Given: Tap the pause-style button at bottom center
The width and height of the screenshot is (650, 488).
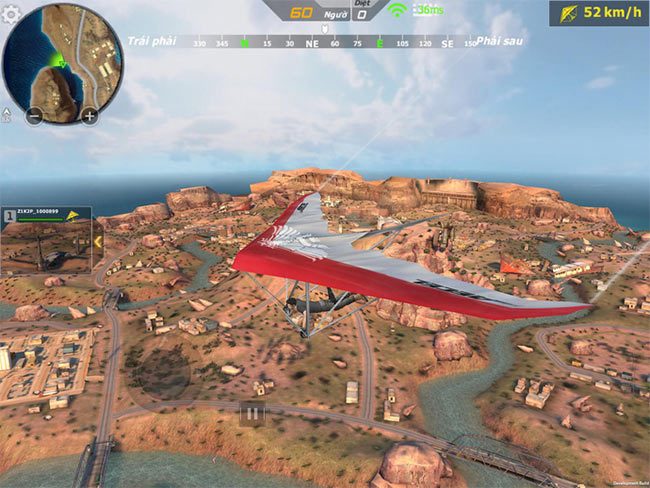Looking at the screenshot, I should pyautogui.click(x=253, y=413).
